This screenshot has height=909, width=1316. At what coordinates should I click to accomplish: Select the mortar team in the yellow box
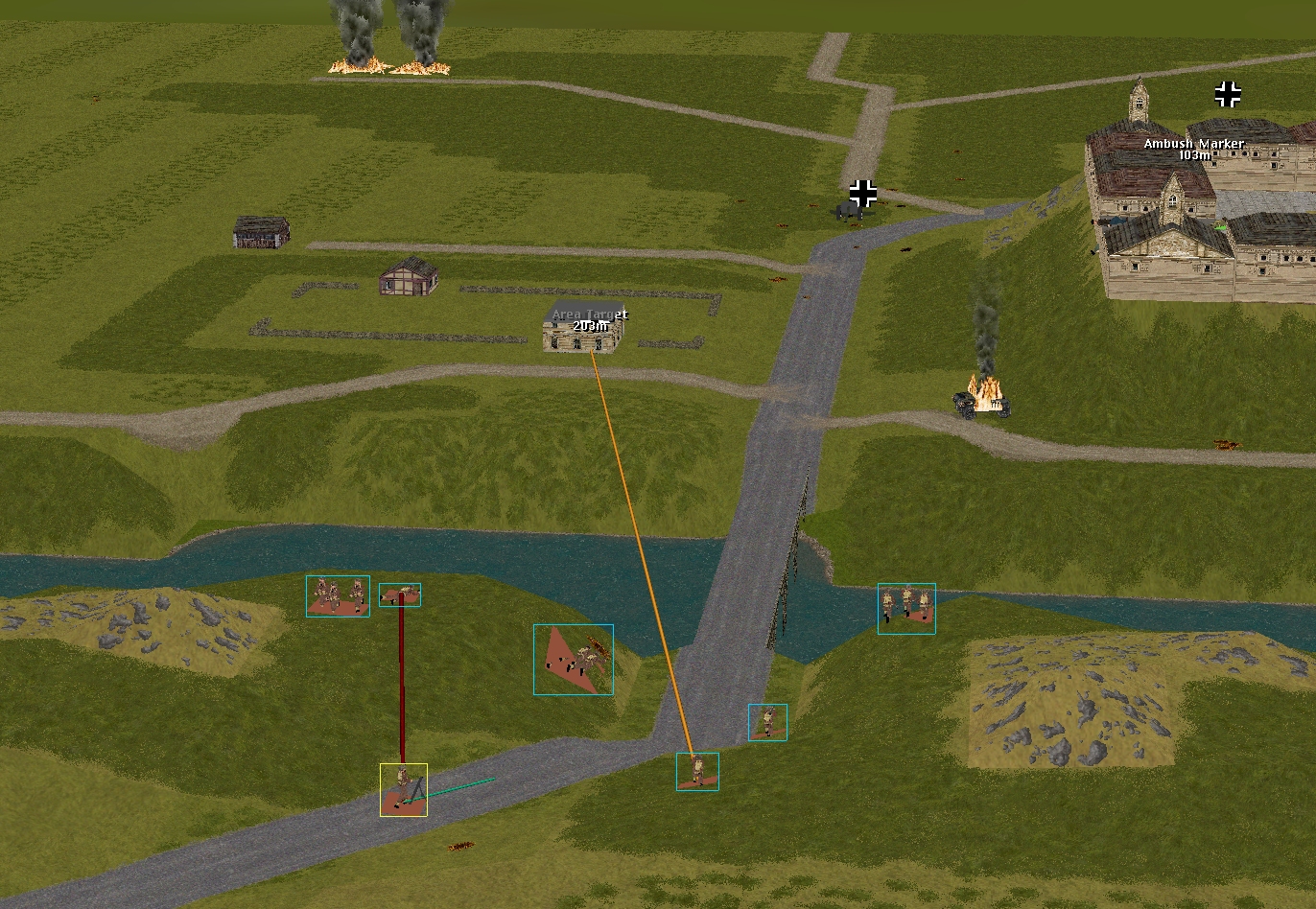pyautogui.click(x=403, y=789)
